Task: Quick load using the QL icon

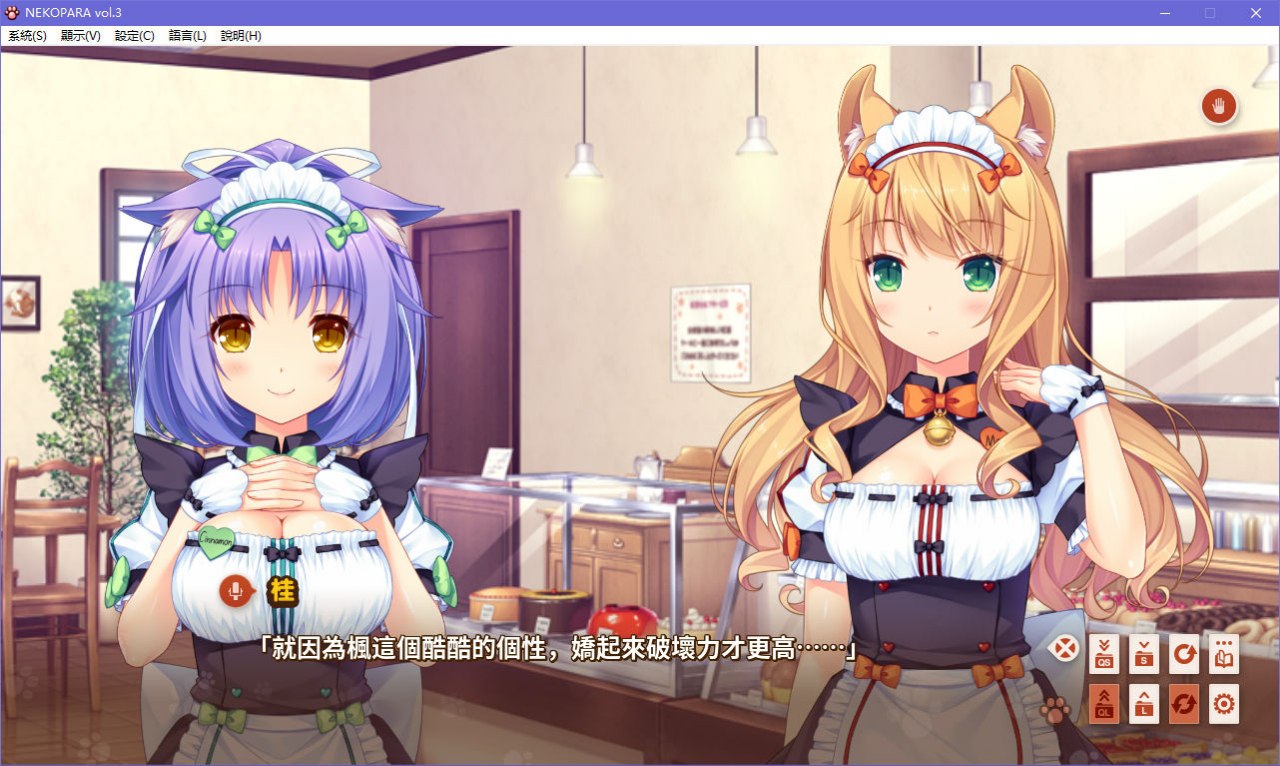Action: click(x=1103, y=704)
